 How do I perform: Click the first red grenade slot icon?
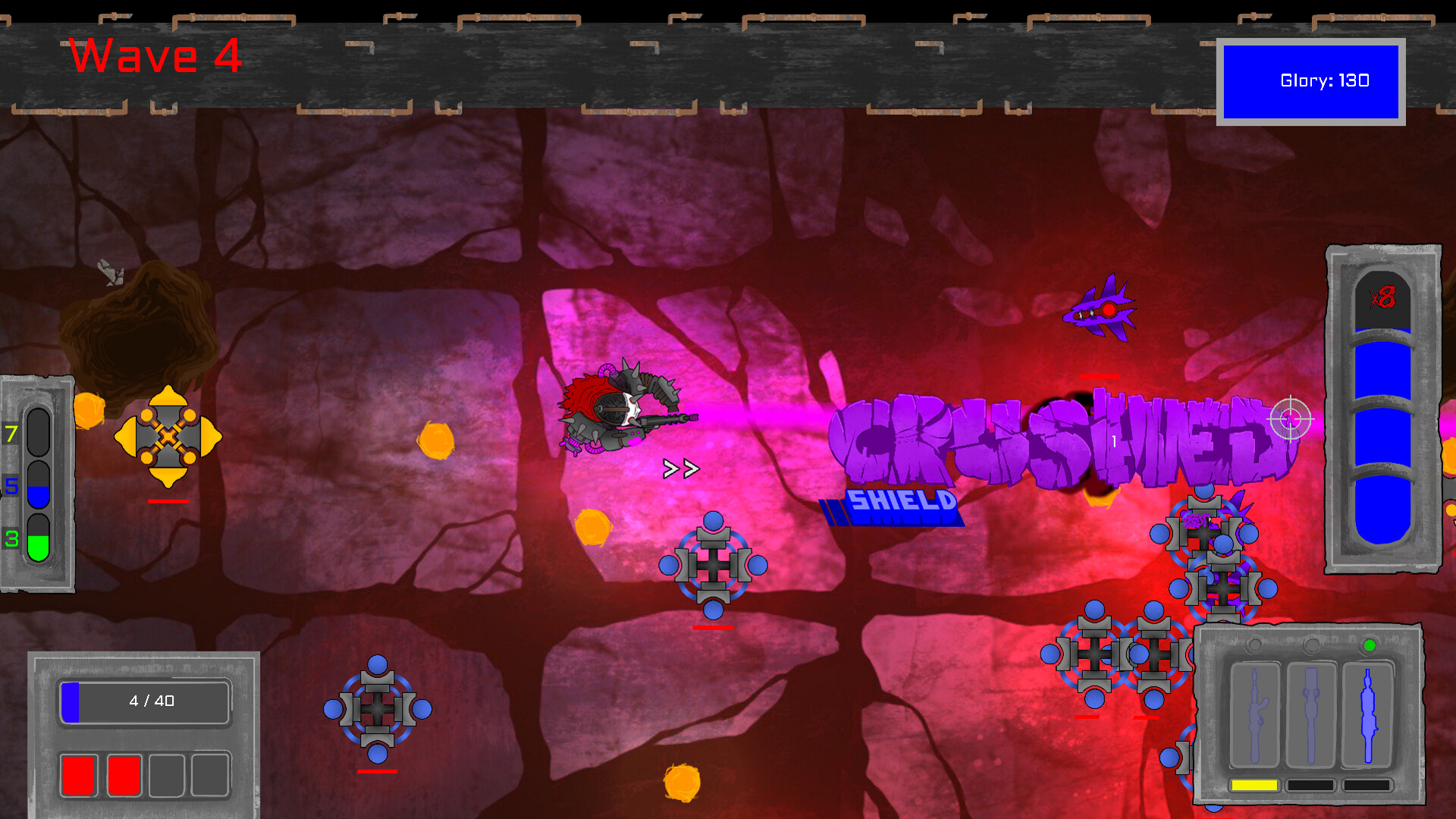click(x=78, y=774)
